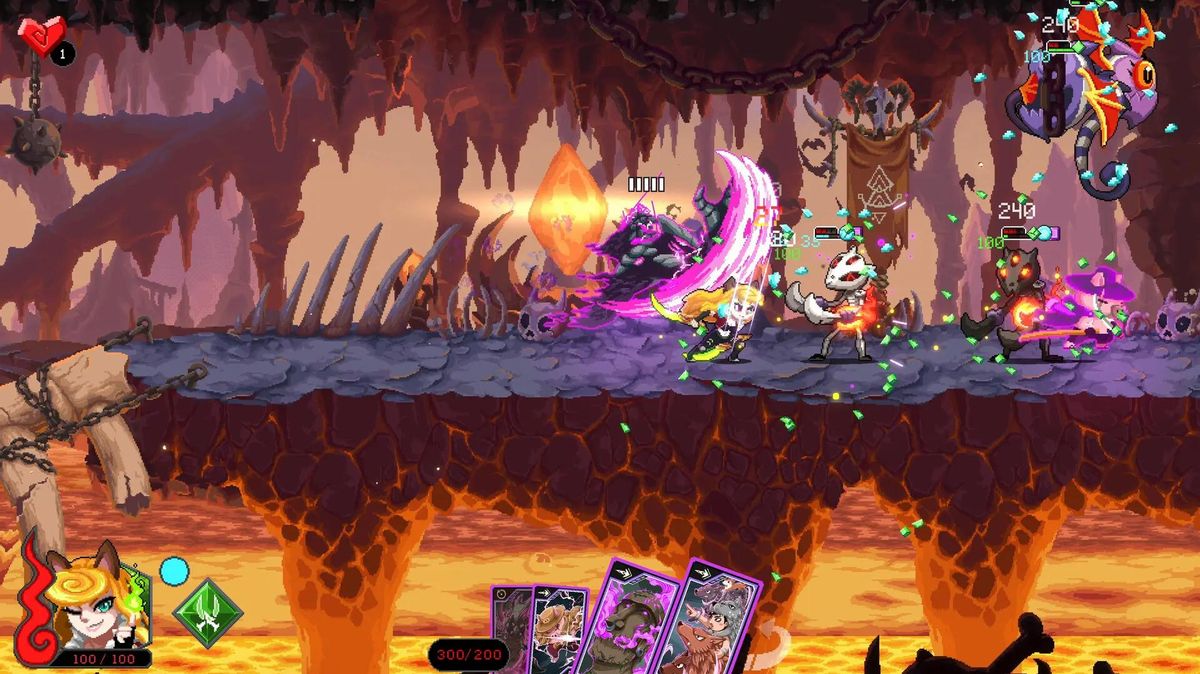Click the cyan orb beside the portrait
1200x674 pixels.
pyautogui.click(x=174, y=571)
